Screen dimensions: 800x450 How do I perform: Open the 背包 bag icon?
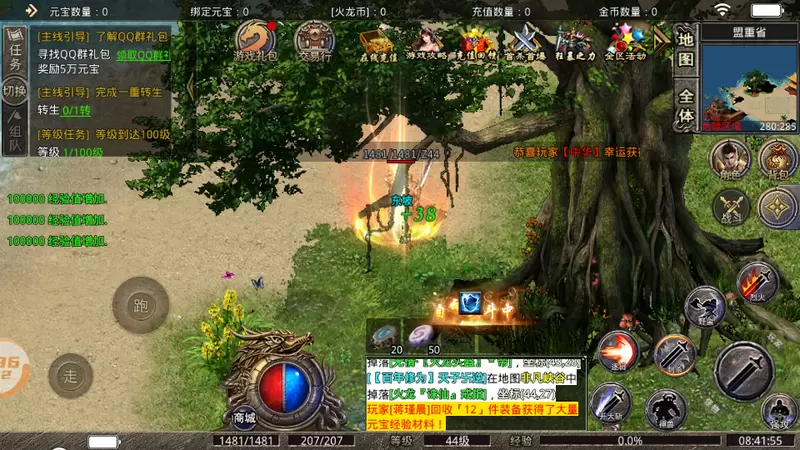click(777, 160)
